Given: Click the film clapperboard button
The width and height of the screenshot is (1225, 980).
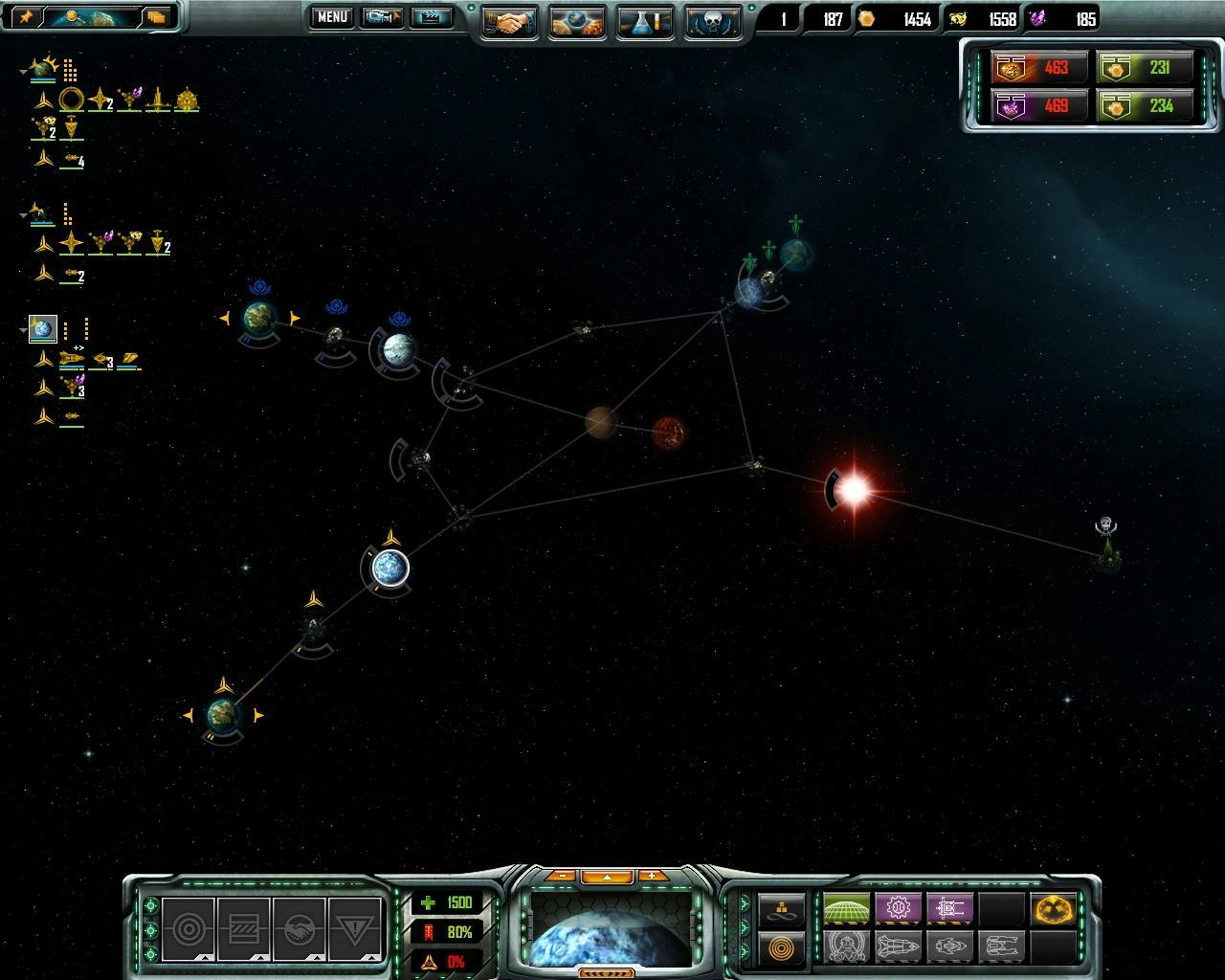Looking at the screenshot, I should coord(430,17).
